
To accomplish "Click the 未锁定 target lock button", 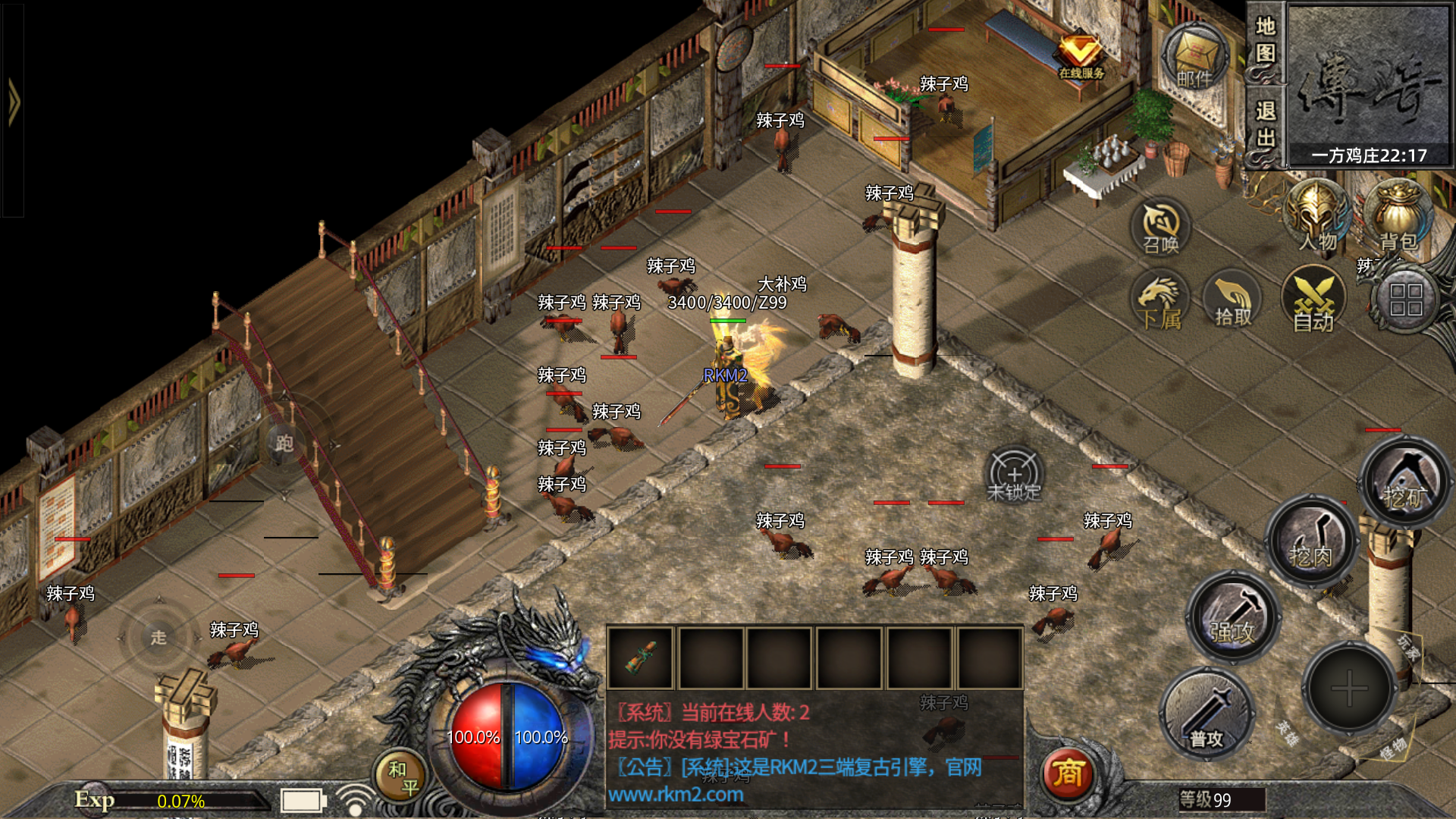I will 1014,475.
